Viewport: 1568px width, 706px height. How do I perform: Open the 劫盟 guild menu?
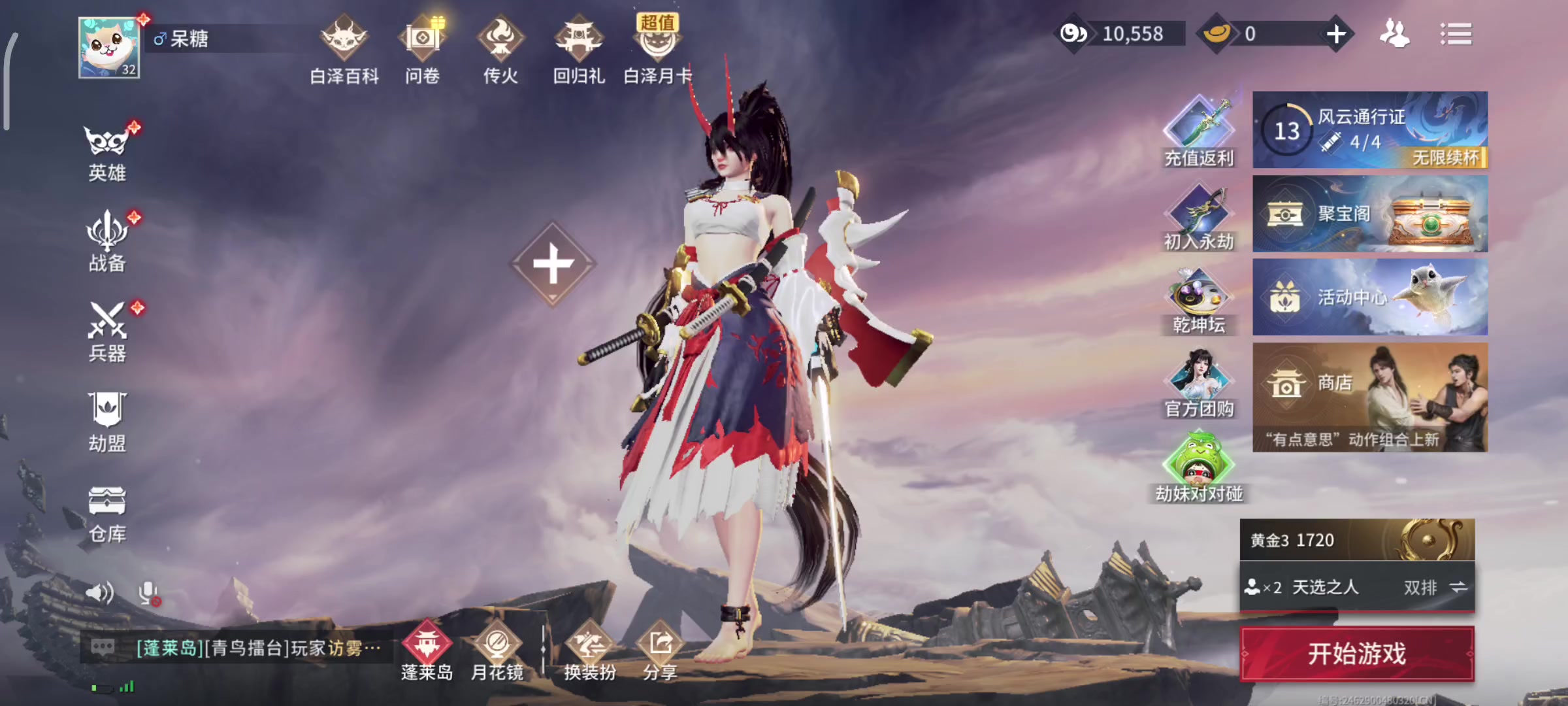(107, 422)
